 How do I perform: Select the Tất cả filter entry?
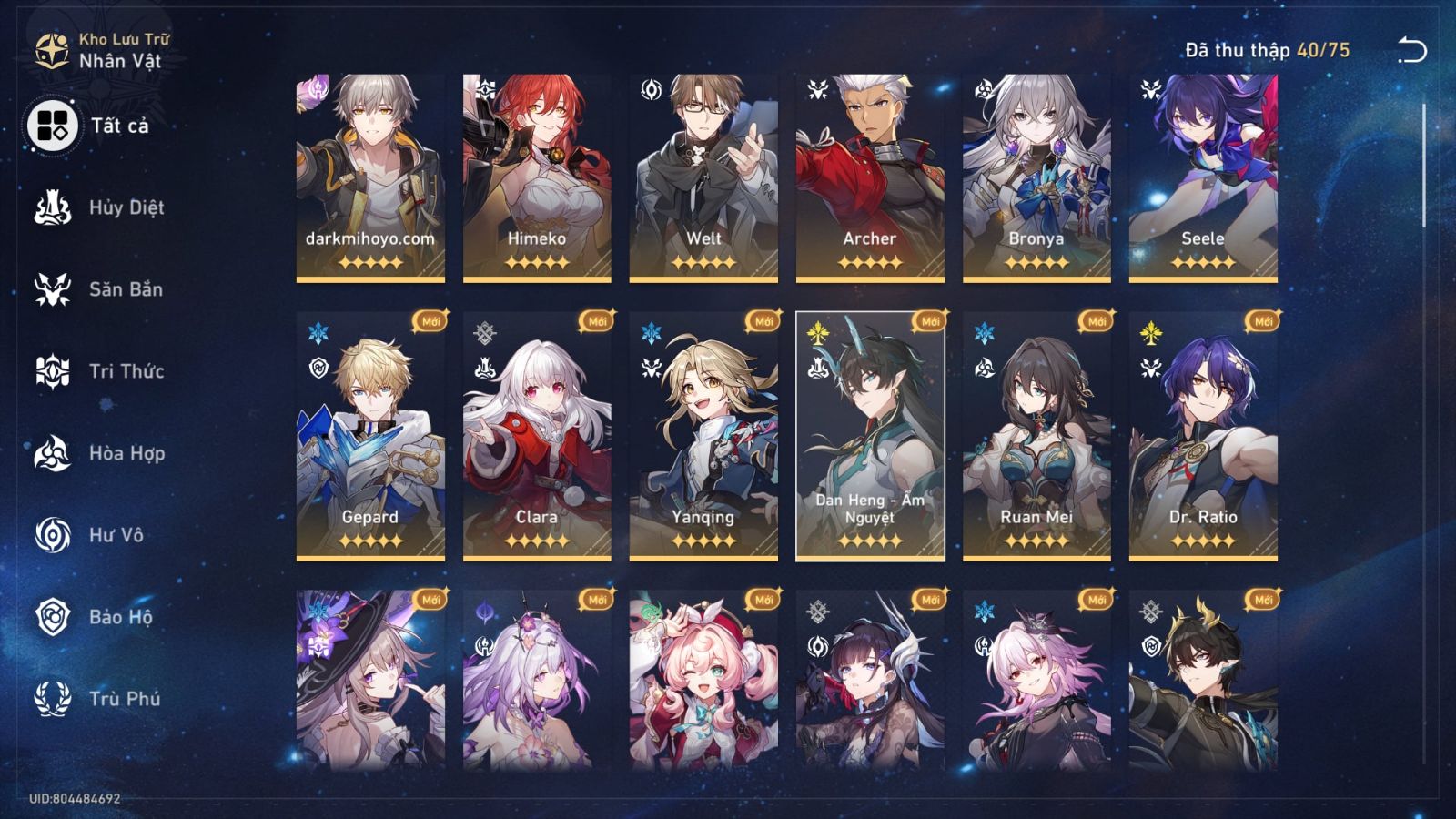click(55, 126)
